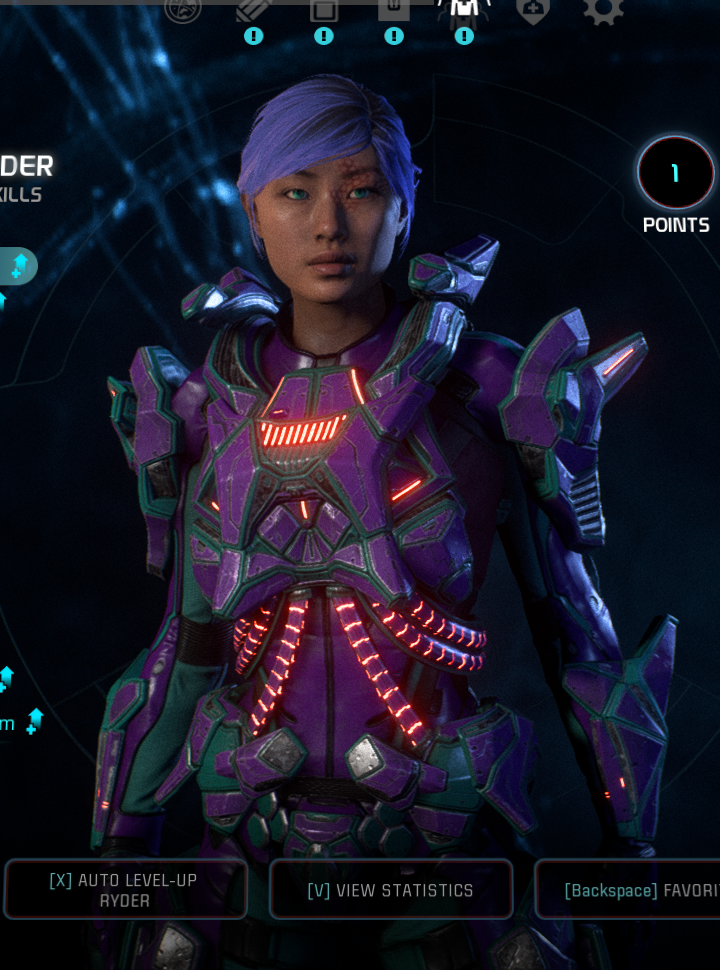Open the View Statistics panel
Image resolution: width=720 pixels, height=970 pixels.
point(391,889)
